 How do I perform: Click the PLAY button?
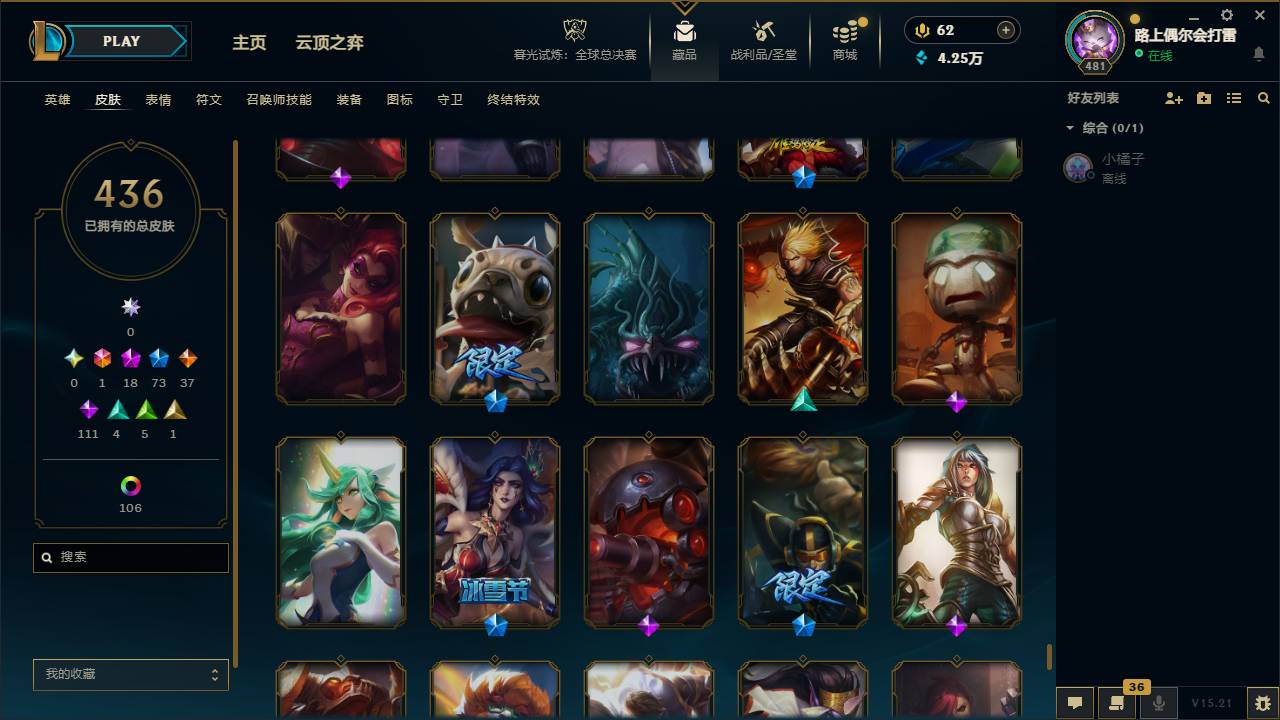pos(121,41)
